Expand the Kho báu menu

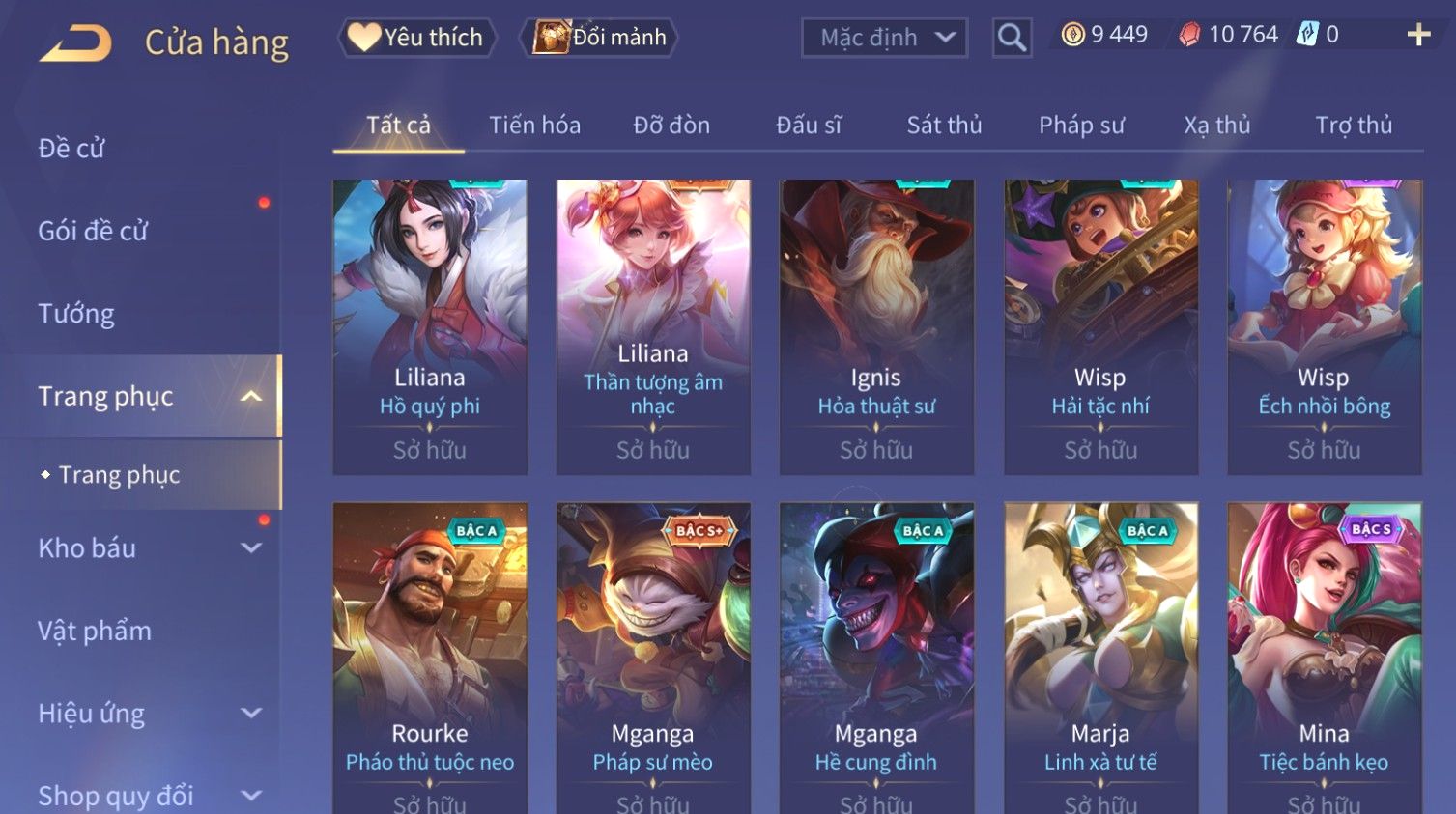pyautogui.click(x=145, y=548)
